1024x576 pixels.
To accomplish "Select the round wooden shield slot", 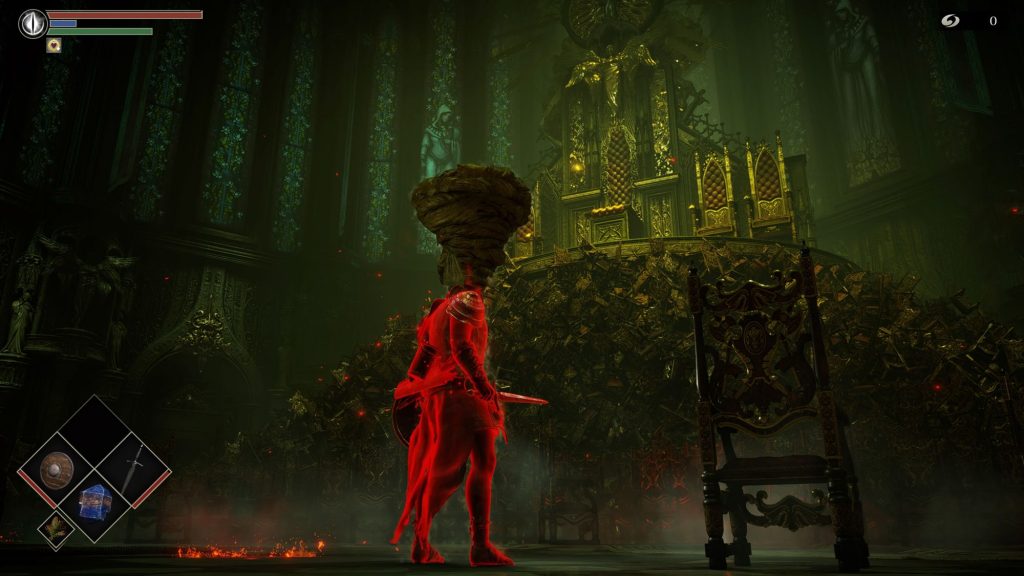I will click(x=55, y=469).
